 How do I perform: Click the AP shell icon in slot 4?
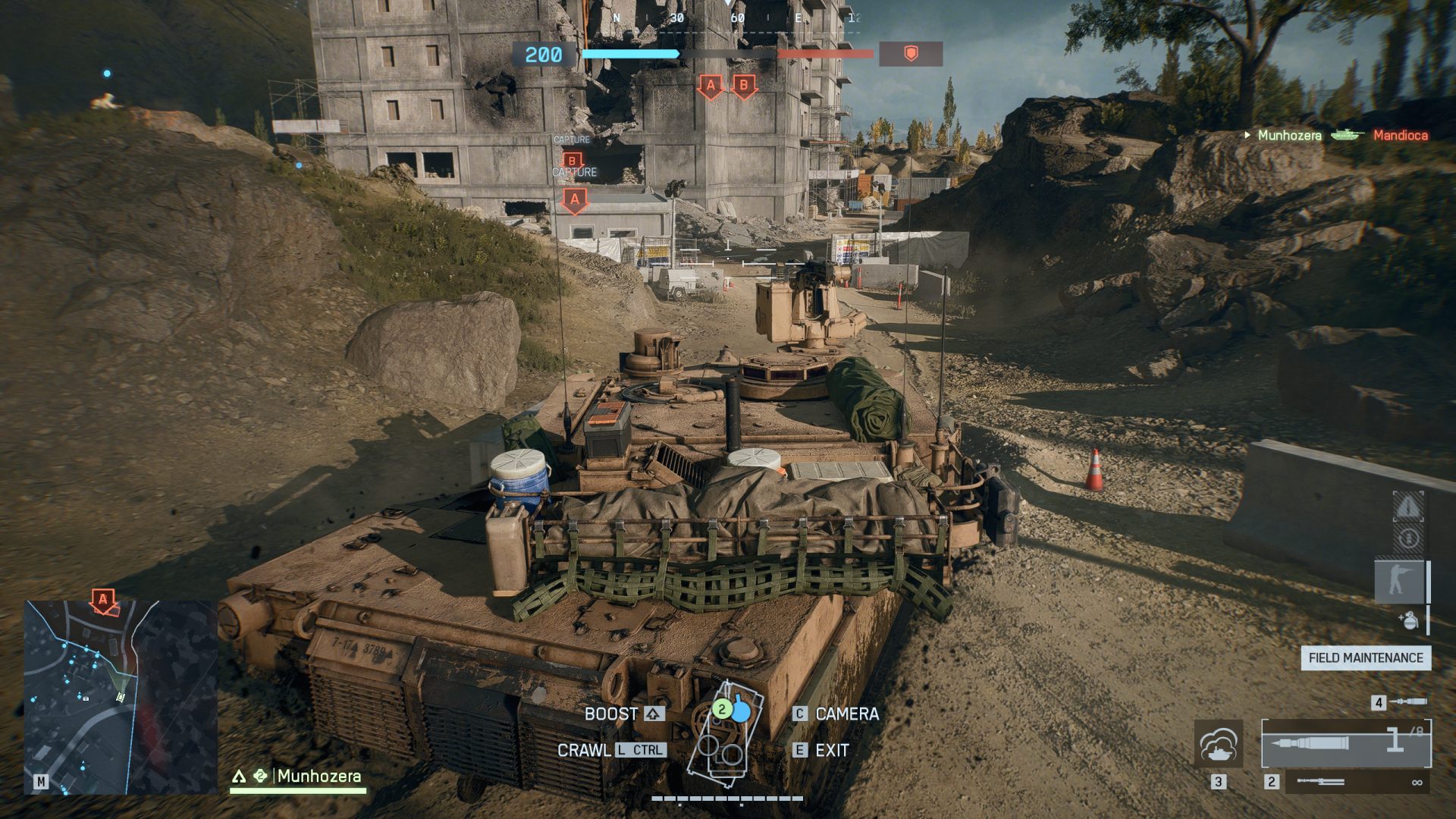click(x=1409, y=701)
